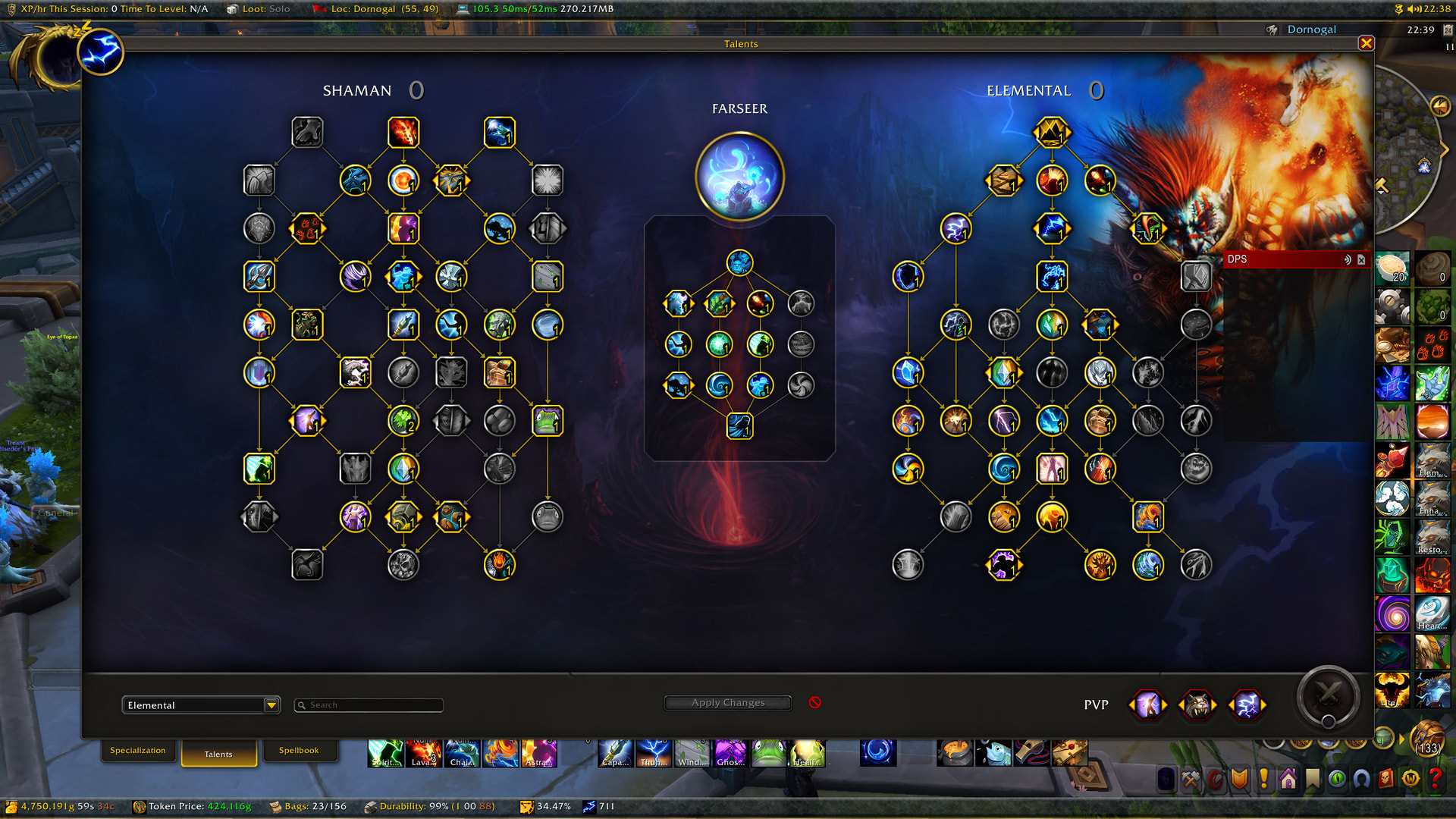Open the minimap
Screen dimensions: 1456x819
(1409, 152)
